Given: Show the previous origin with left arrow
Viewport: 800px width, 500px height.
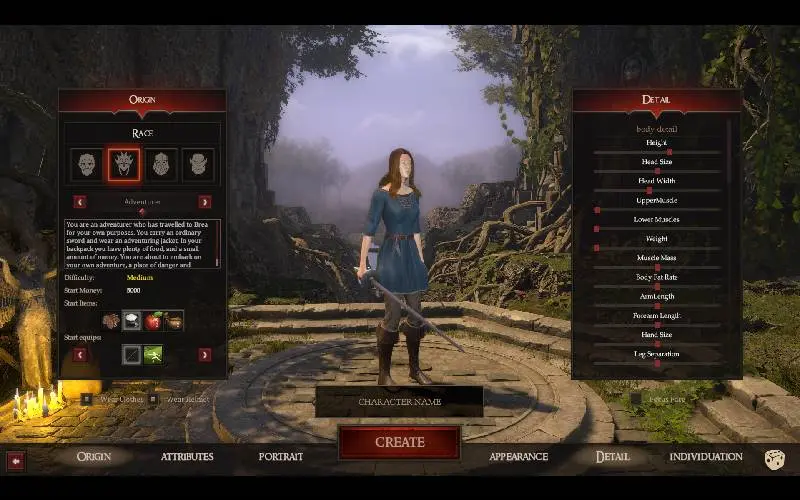Looking at the screenshot, I should [80, 202].
